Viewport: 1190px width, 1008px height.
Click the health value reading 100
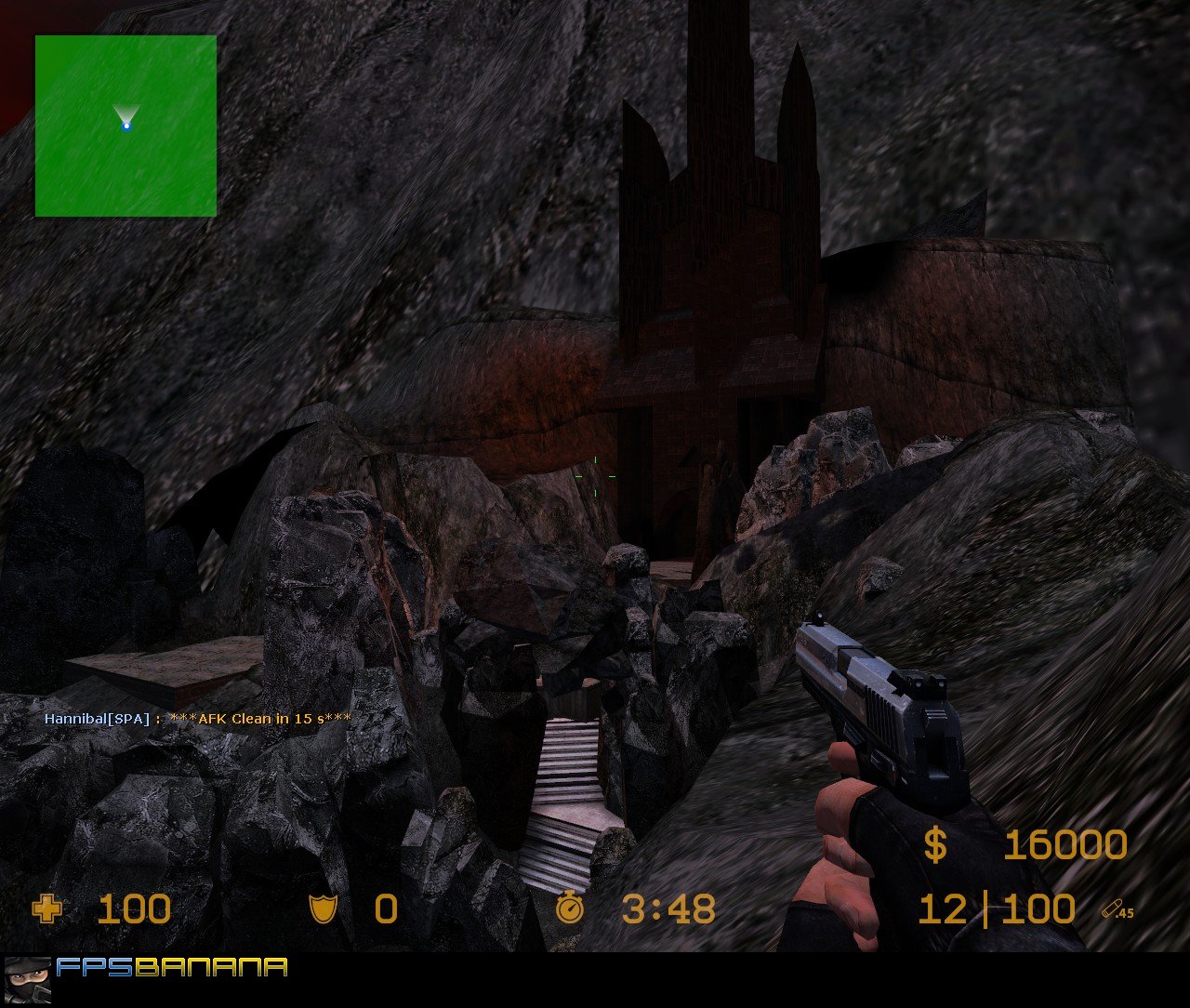pyautogui.click(x=136, y=909)
